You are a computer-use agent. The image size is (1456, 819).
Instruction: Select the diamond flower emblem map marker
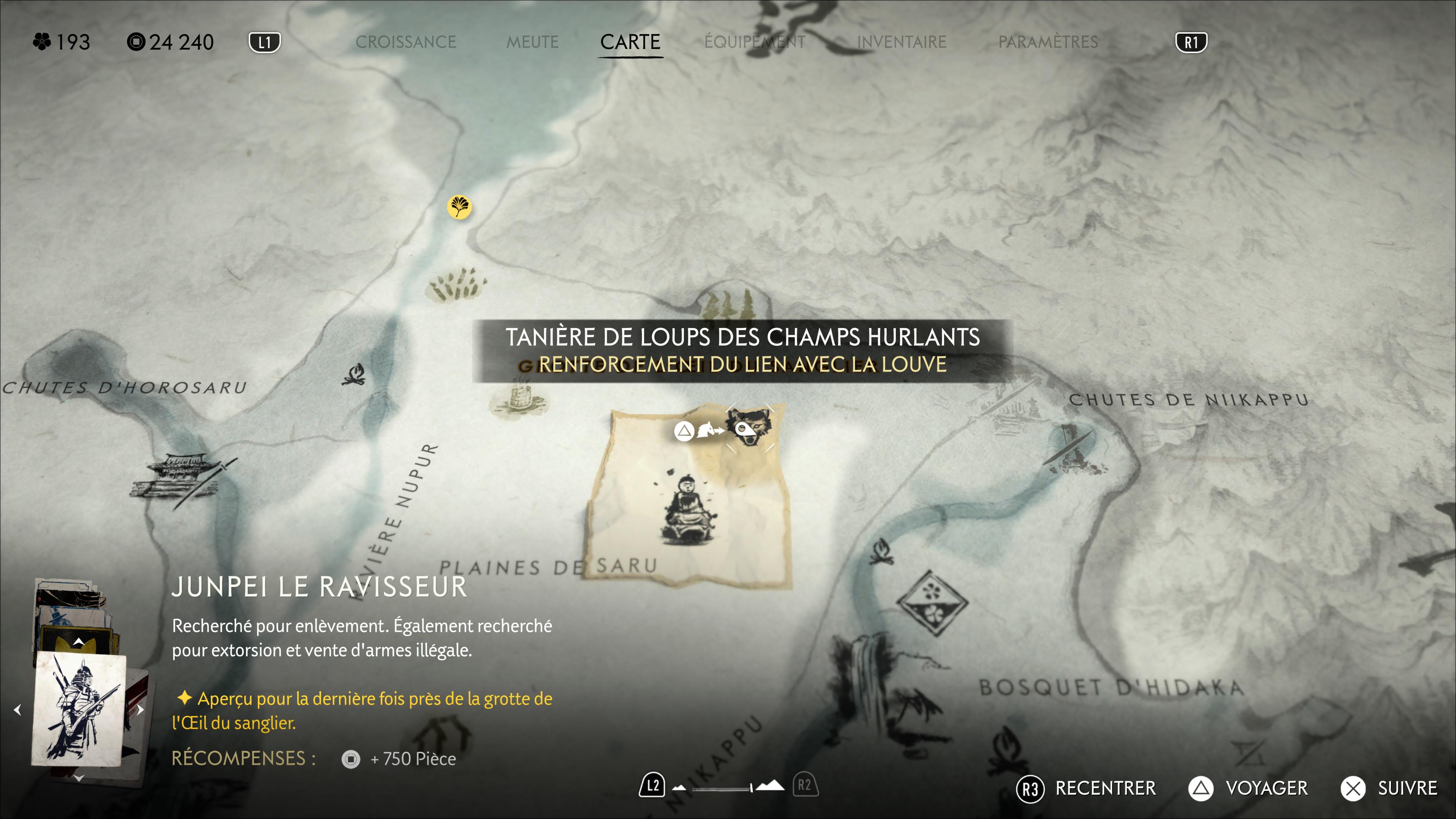point(932,603)
